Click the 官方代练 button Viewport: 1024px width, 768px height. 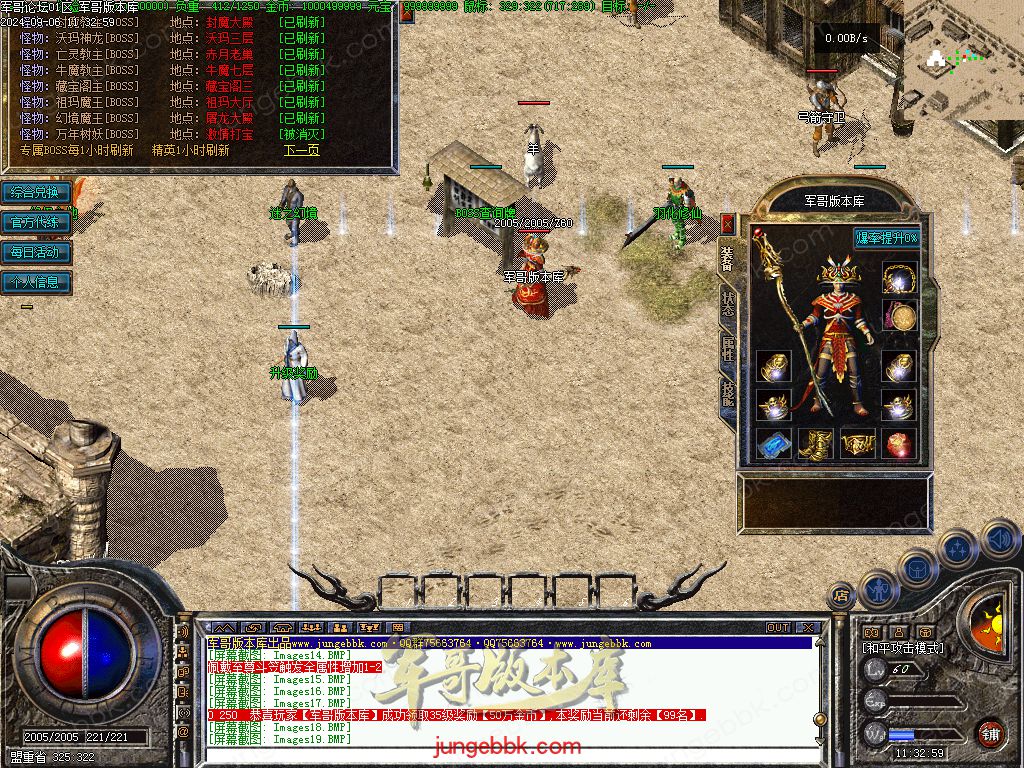coord(35,222)
